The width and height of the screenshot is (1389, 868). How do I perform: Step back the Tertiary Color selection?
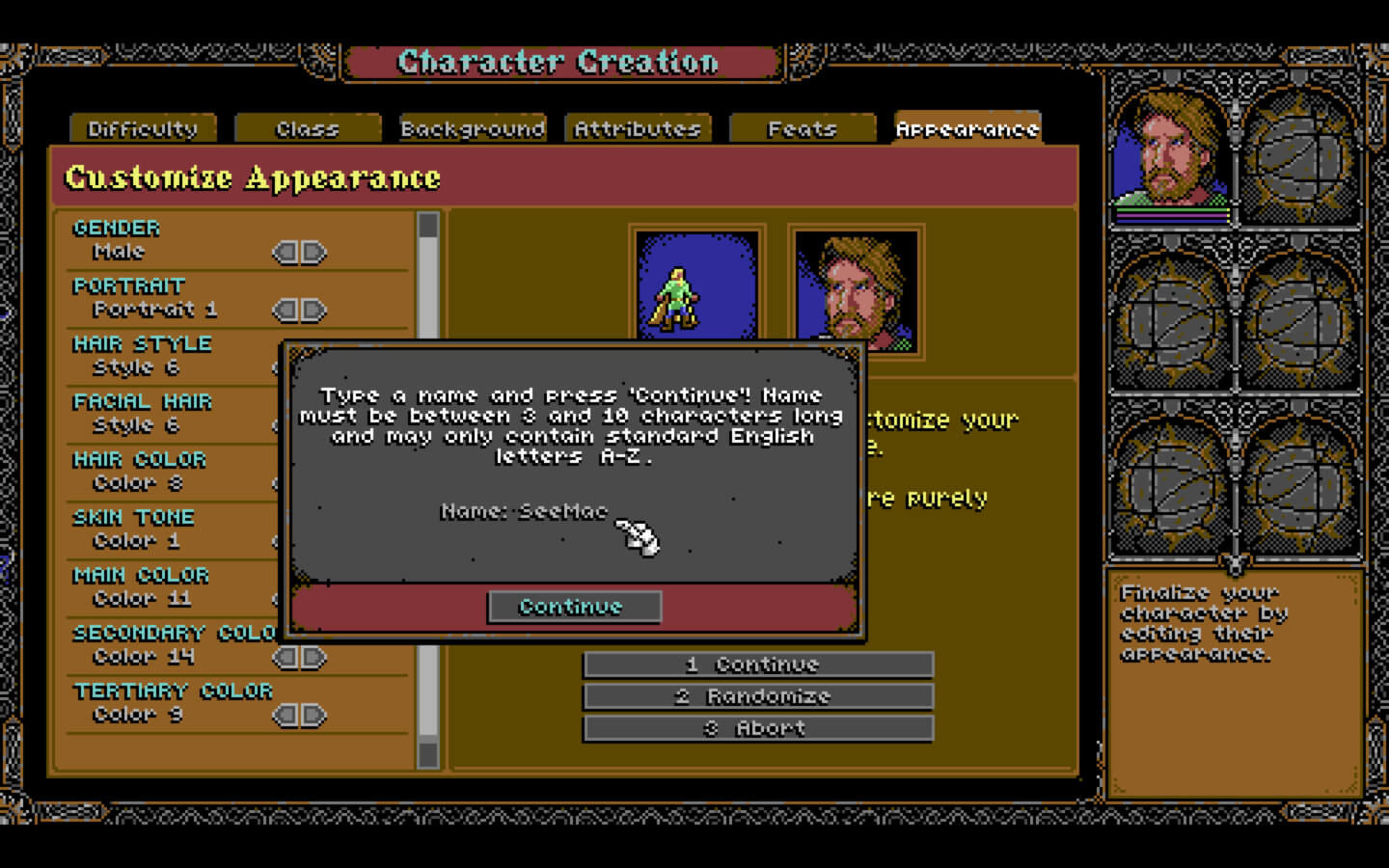click(286, 716)
